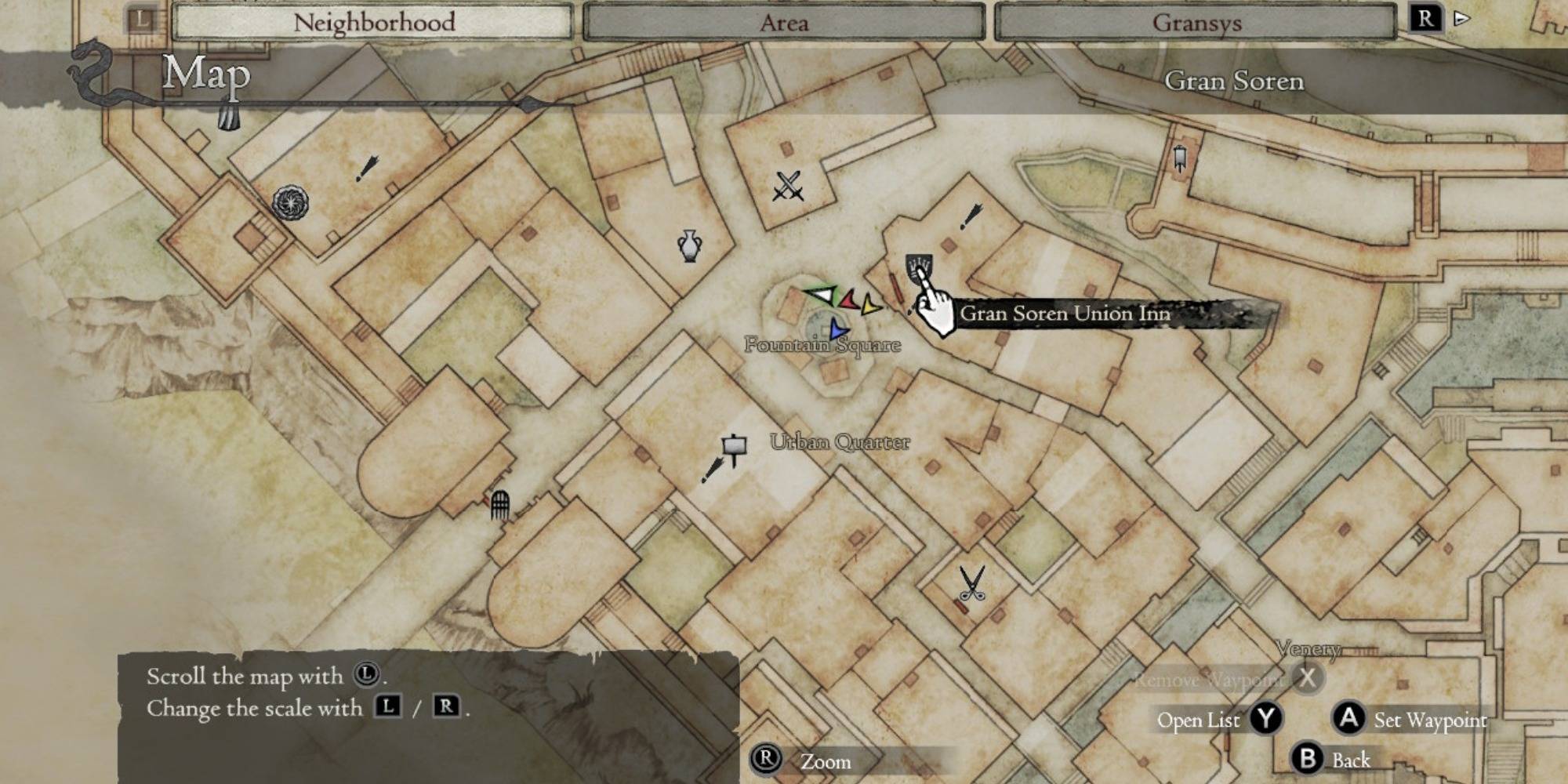The width and height of the screenshot is (1568, 784).
Task: Open the map marker list
Action: (1218, 719)
